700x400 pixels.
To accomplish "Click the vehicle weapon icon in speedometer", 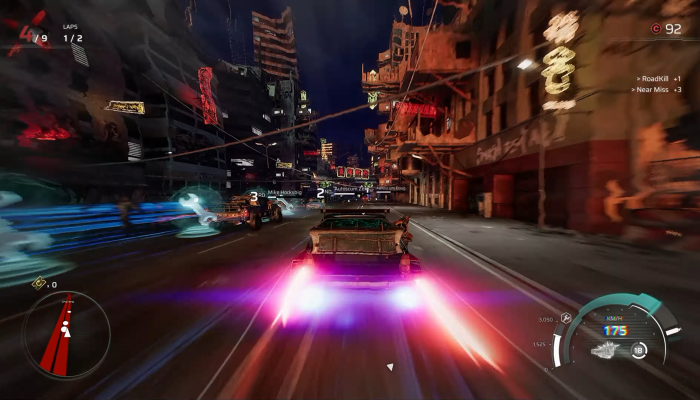I will [606, 350].
